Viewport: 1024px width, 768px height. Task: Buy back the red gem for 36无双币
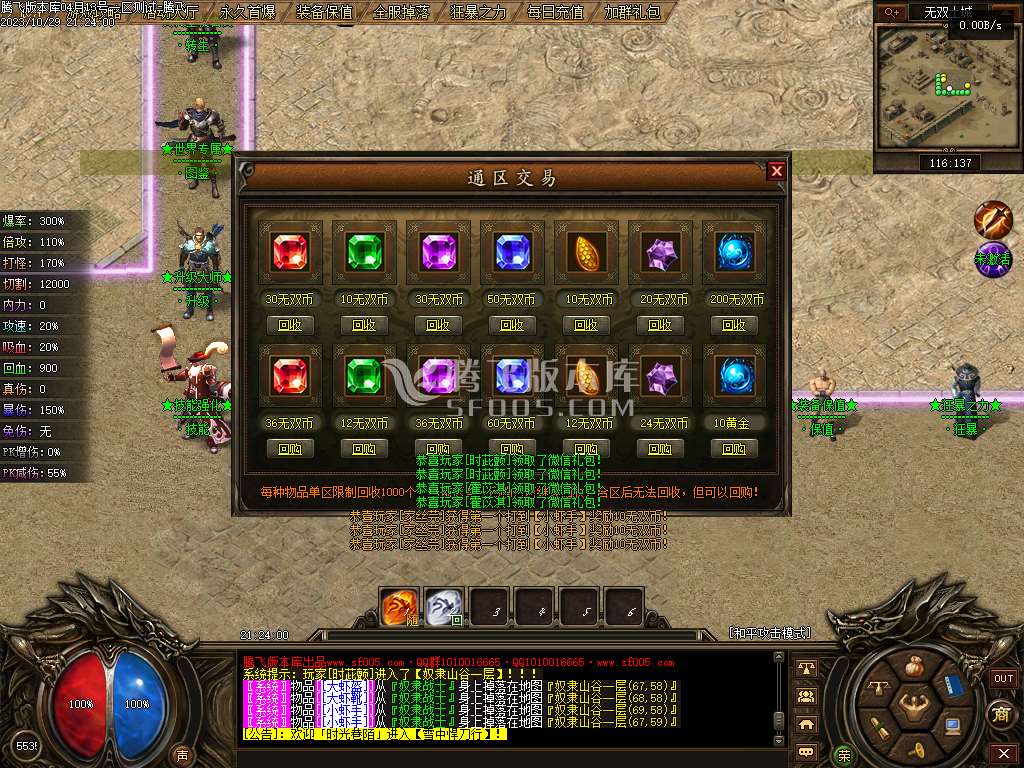290,449
